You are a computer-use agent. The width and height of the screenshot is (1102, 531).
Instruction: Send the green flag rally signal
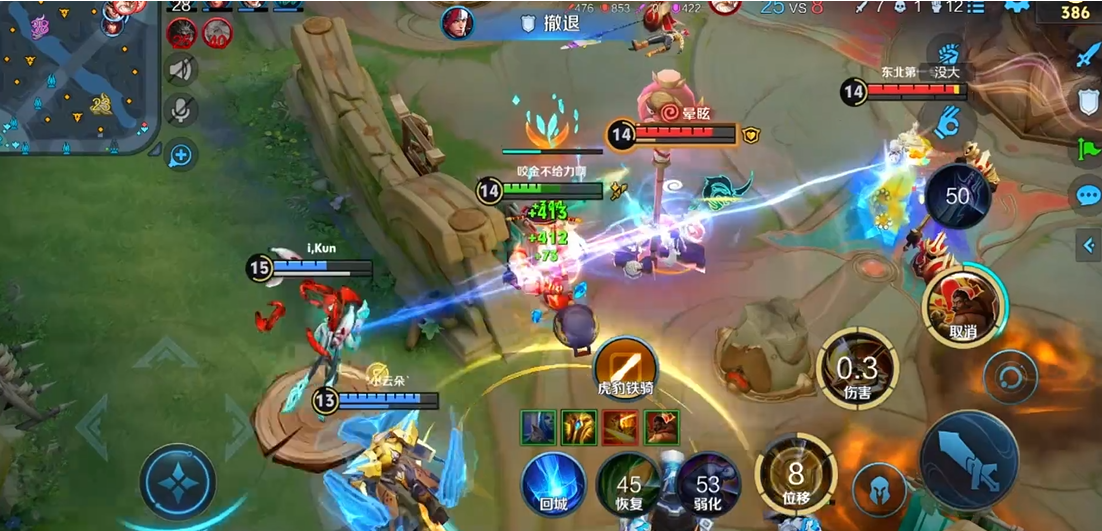[x=1087, y=148]
